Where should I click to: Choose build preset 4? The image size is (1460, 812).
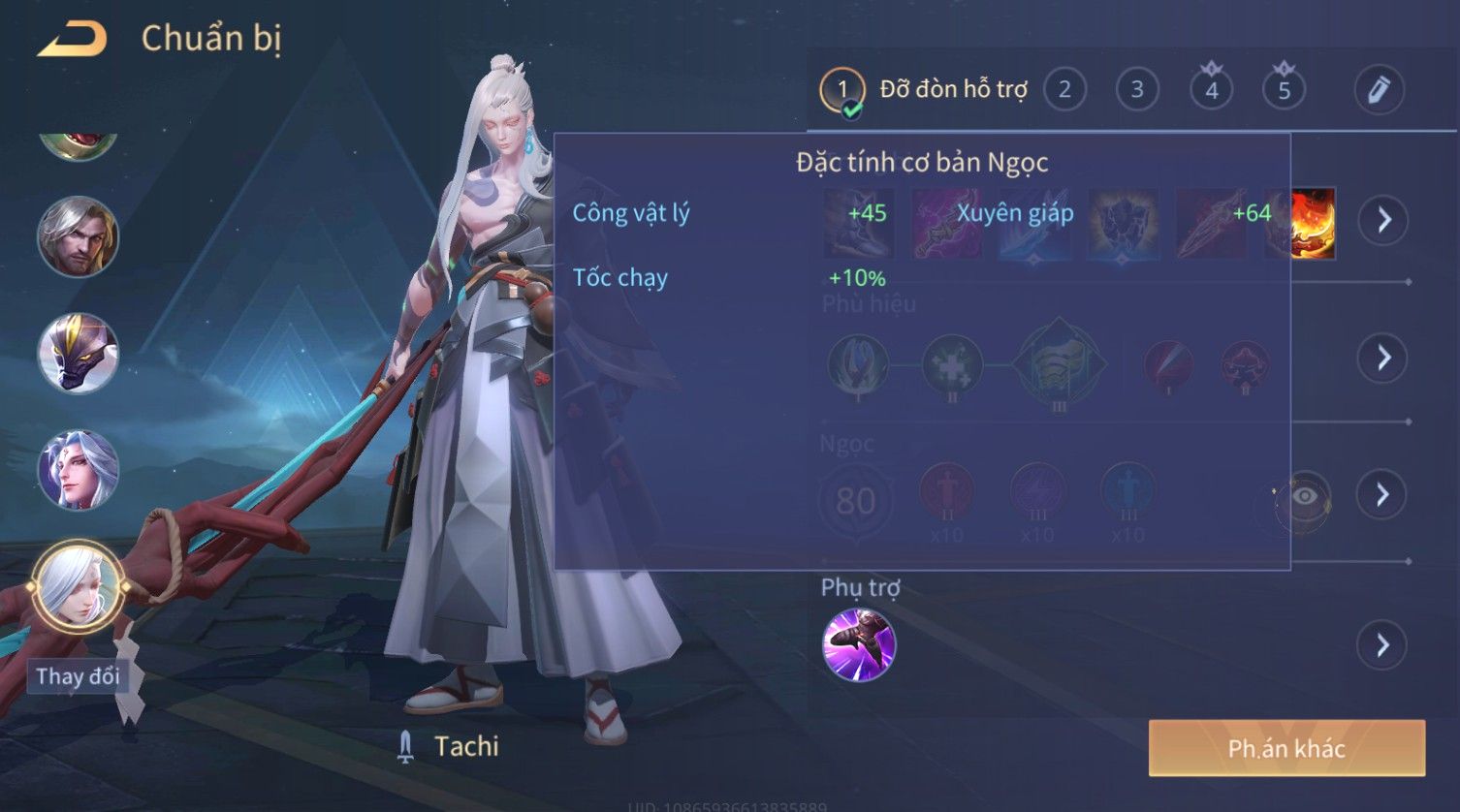[1211, 90]
